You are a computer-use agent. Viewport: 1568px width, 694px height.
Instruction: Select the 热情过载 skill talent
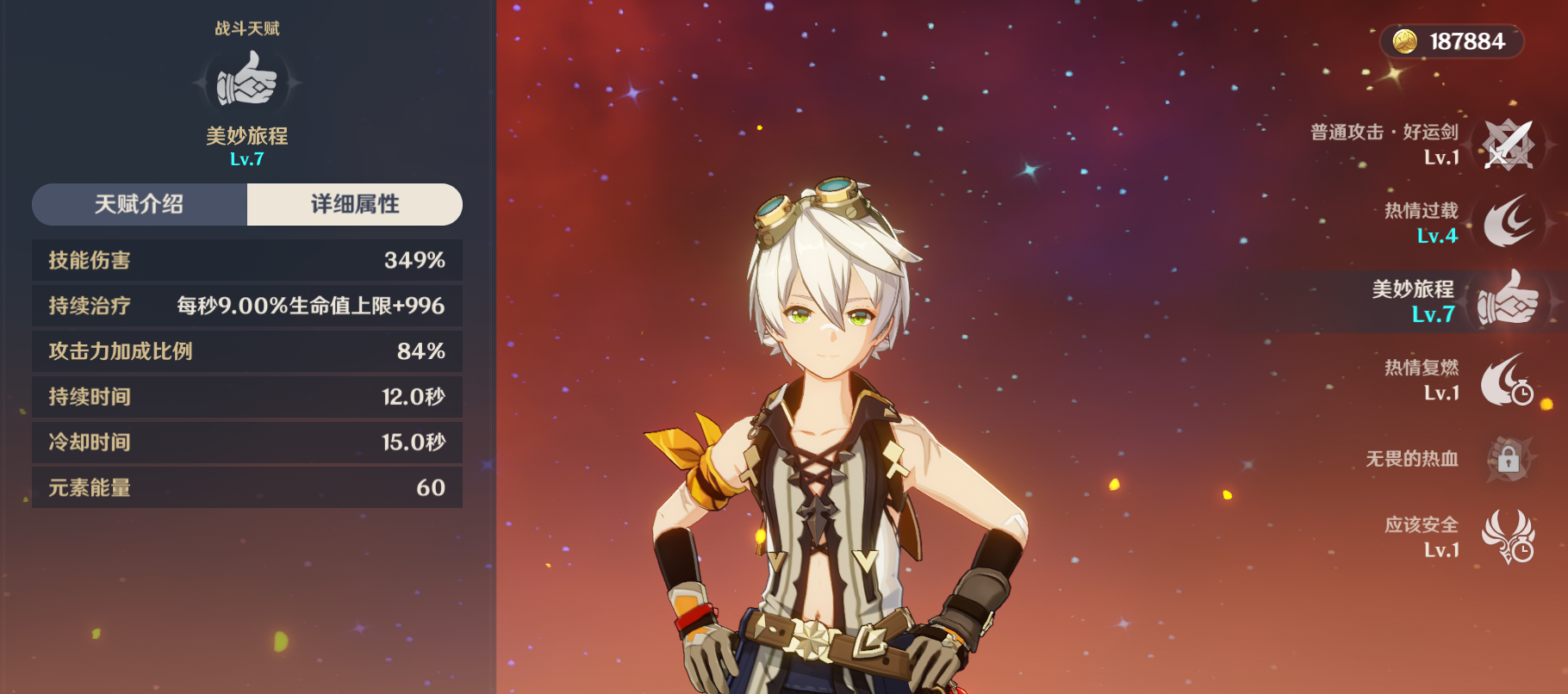click(1508, 222)
